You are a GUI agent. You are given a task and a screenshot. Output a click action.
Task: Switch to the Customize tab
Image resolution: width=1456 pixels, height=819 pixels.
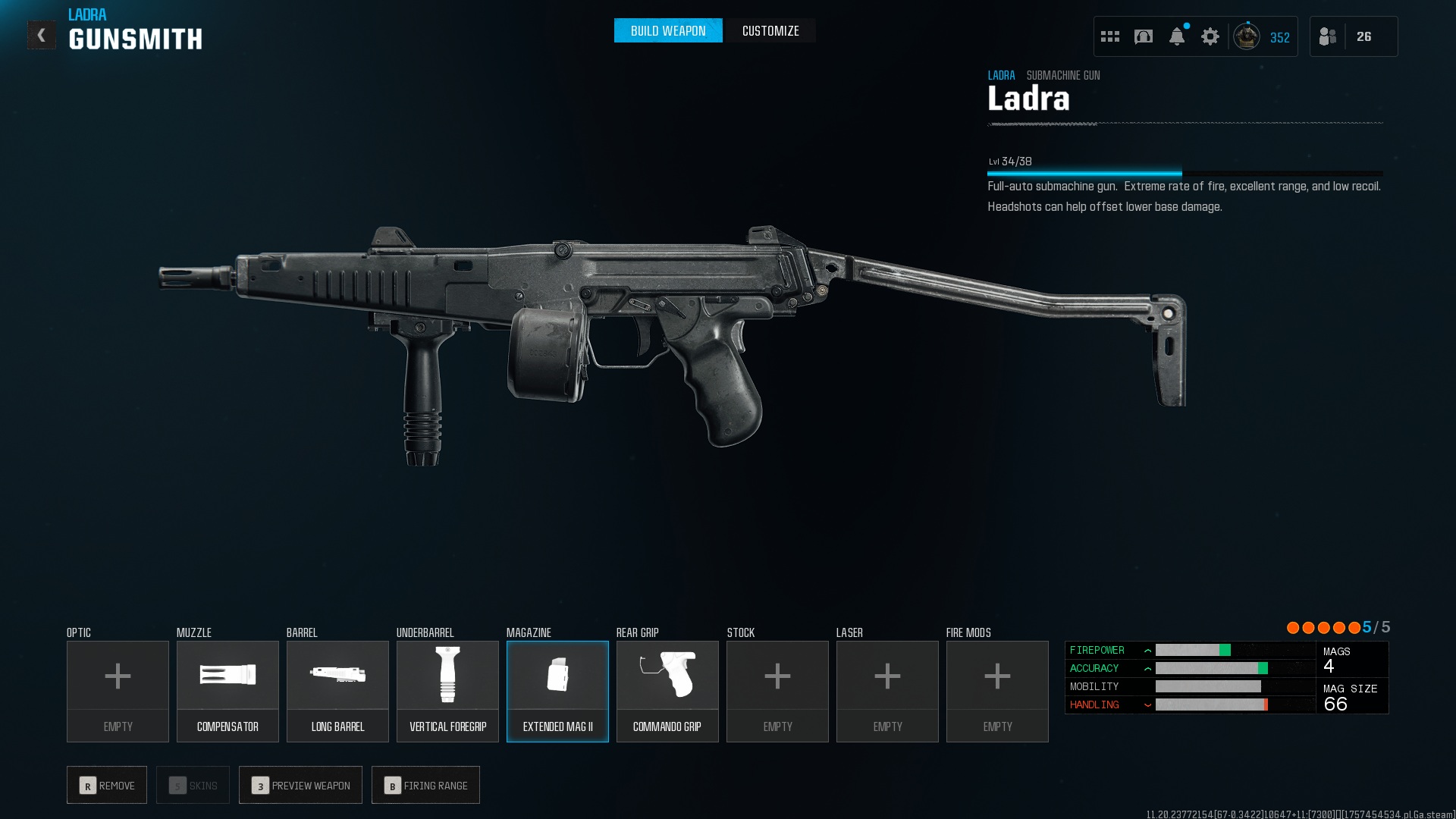770,31
